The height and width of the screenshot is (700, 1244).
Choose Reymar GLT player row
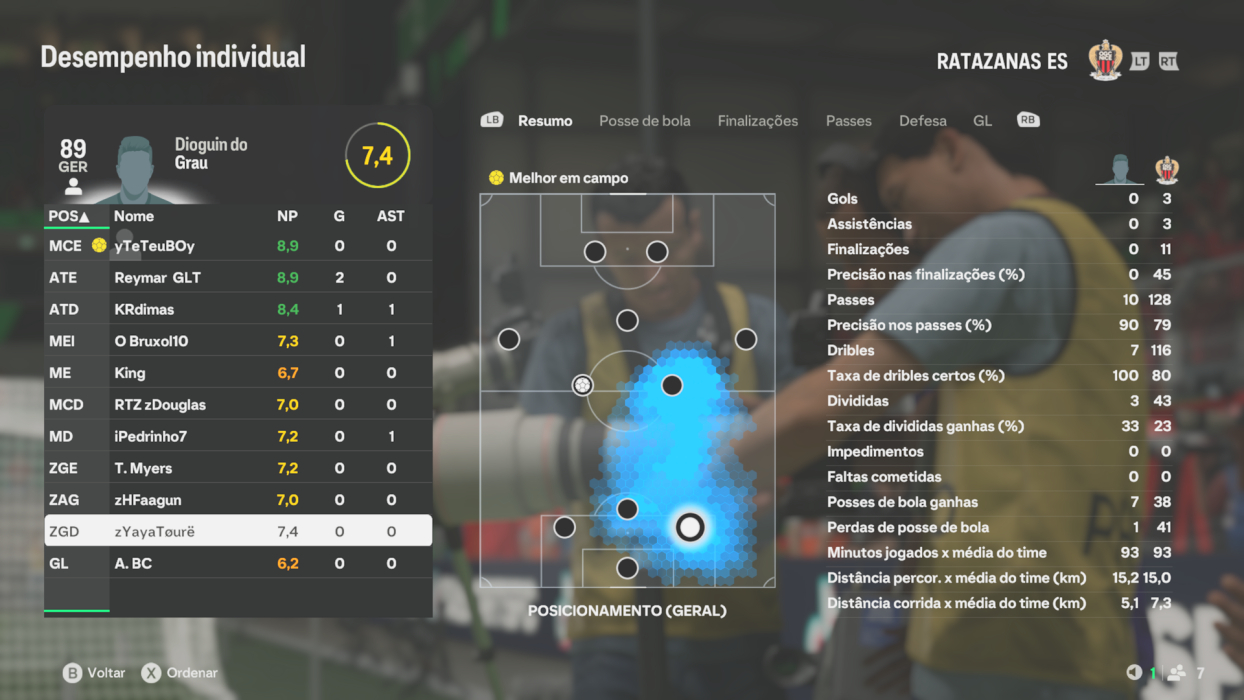click(x=238, y=278)
